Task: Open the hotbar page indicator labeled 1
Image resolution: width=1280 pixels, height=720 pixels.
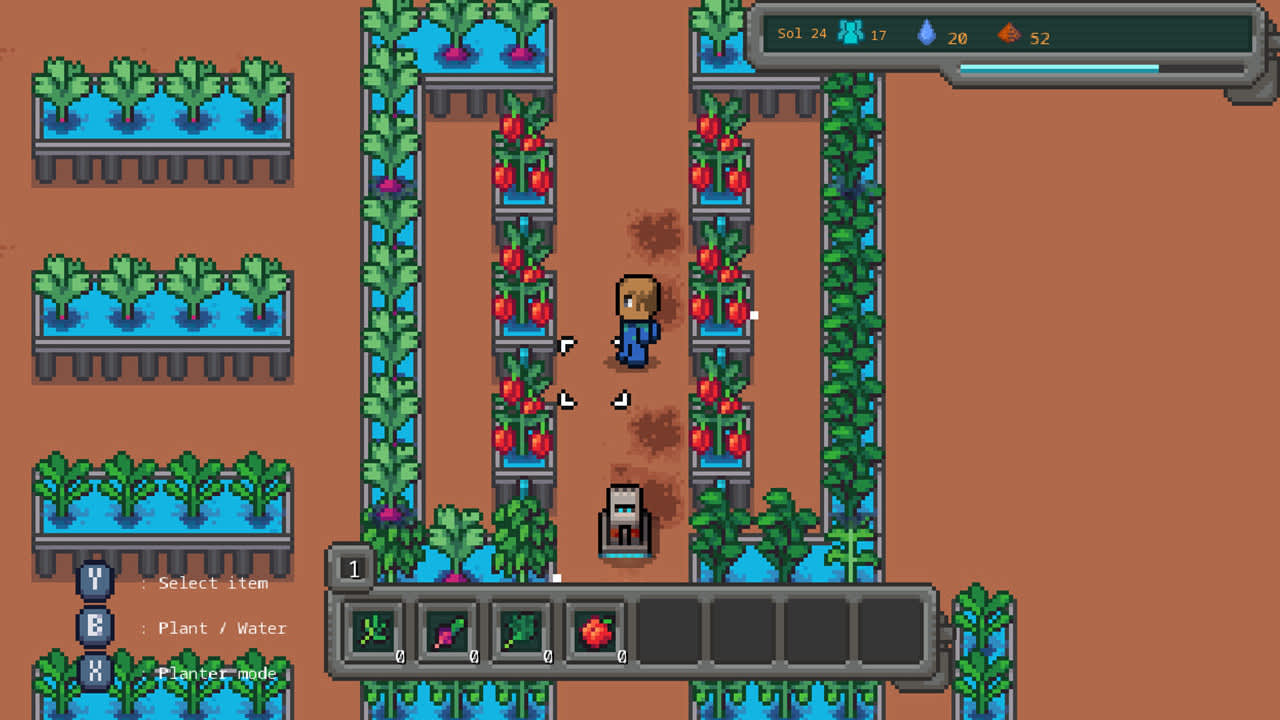Action: coord(354,568)
